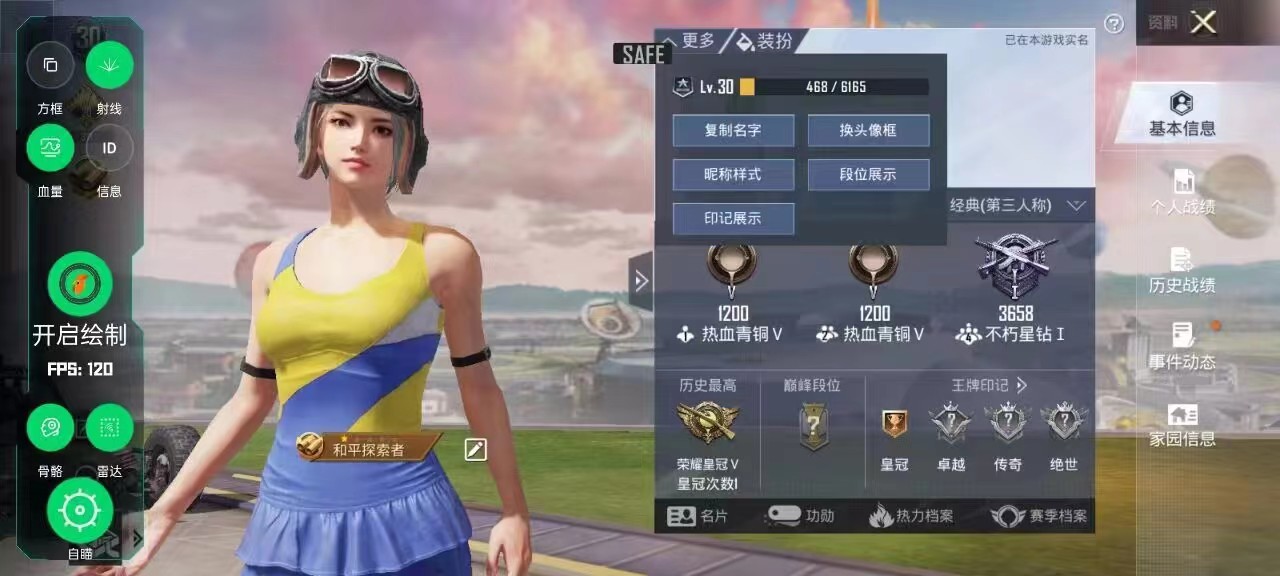Open the 换头像框 avatar frame option
1280x576 pixels.
tap(868, 130)
